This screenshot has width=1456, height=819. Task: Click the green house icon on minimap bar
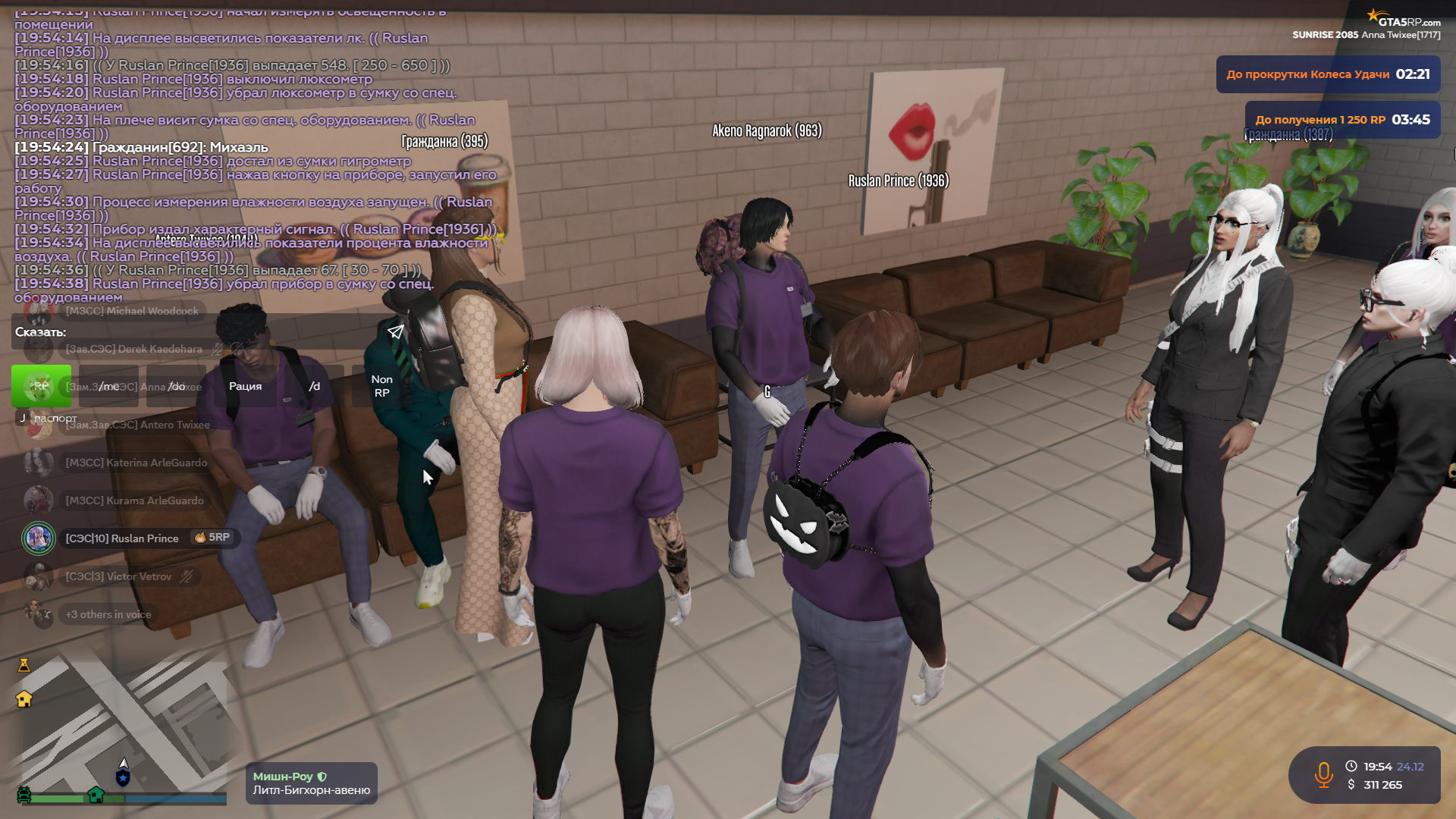click(96, 794)
